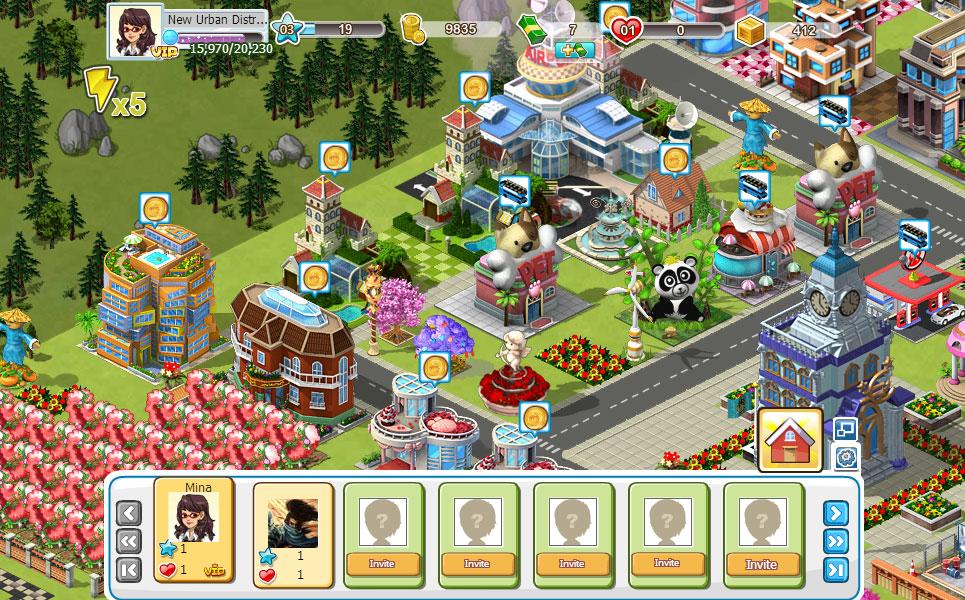Screen dimensions: 965x600
Task: Advance friends list one step right
Action: (x=836, y=514)
